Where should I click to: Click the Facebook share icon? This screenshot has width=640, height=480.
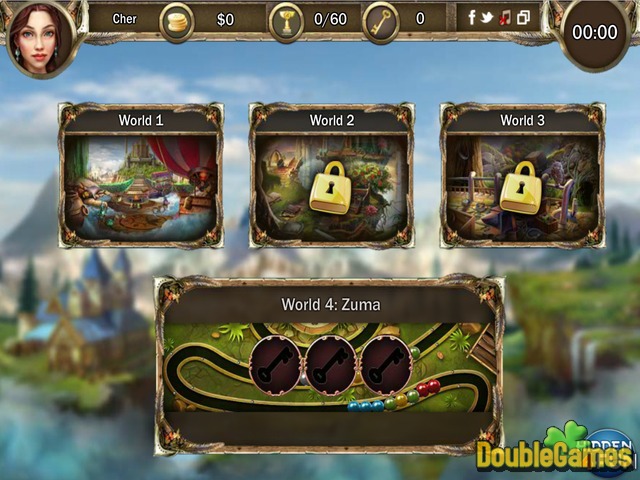click(473, 18)
